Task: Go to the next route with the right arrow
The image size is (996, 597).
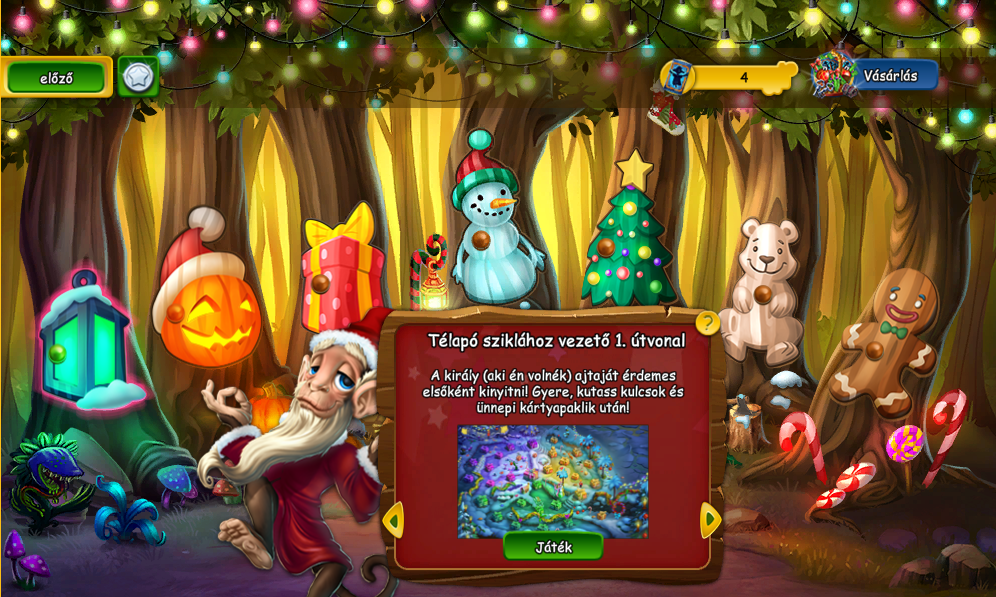Action: (x=710, y=519)
